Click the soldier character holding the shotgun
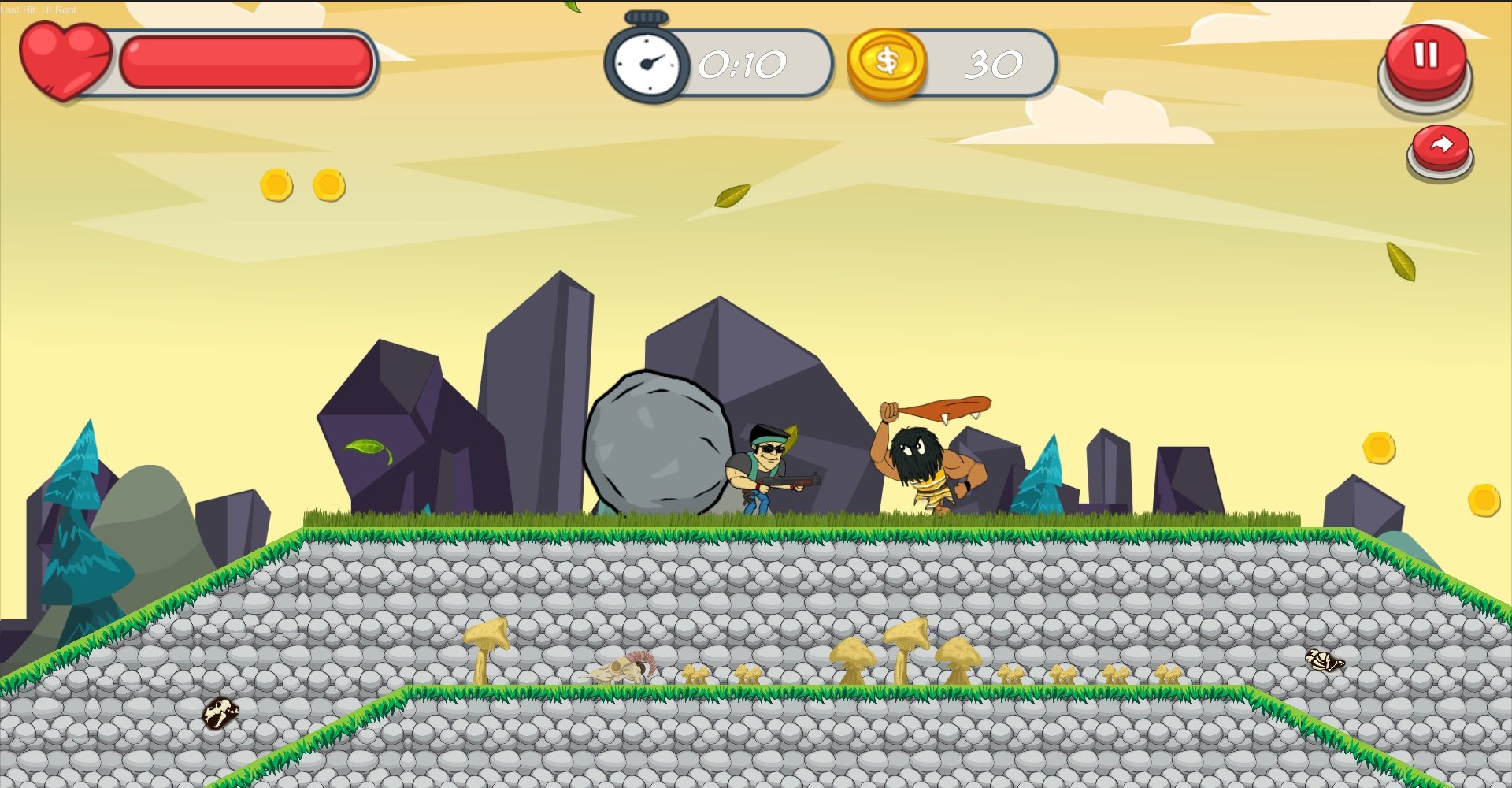 (760, 469)
